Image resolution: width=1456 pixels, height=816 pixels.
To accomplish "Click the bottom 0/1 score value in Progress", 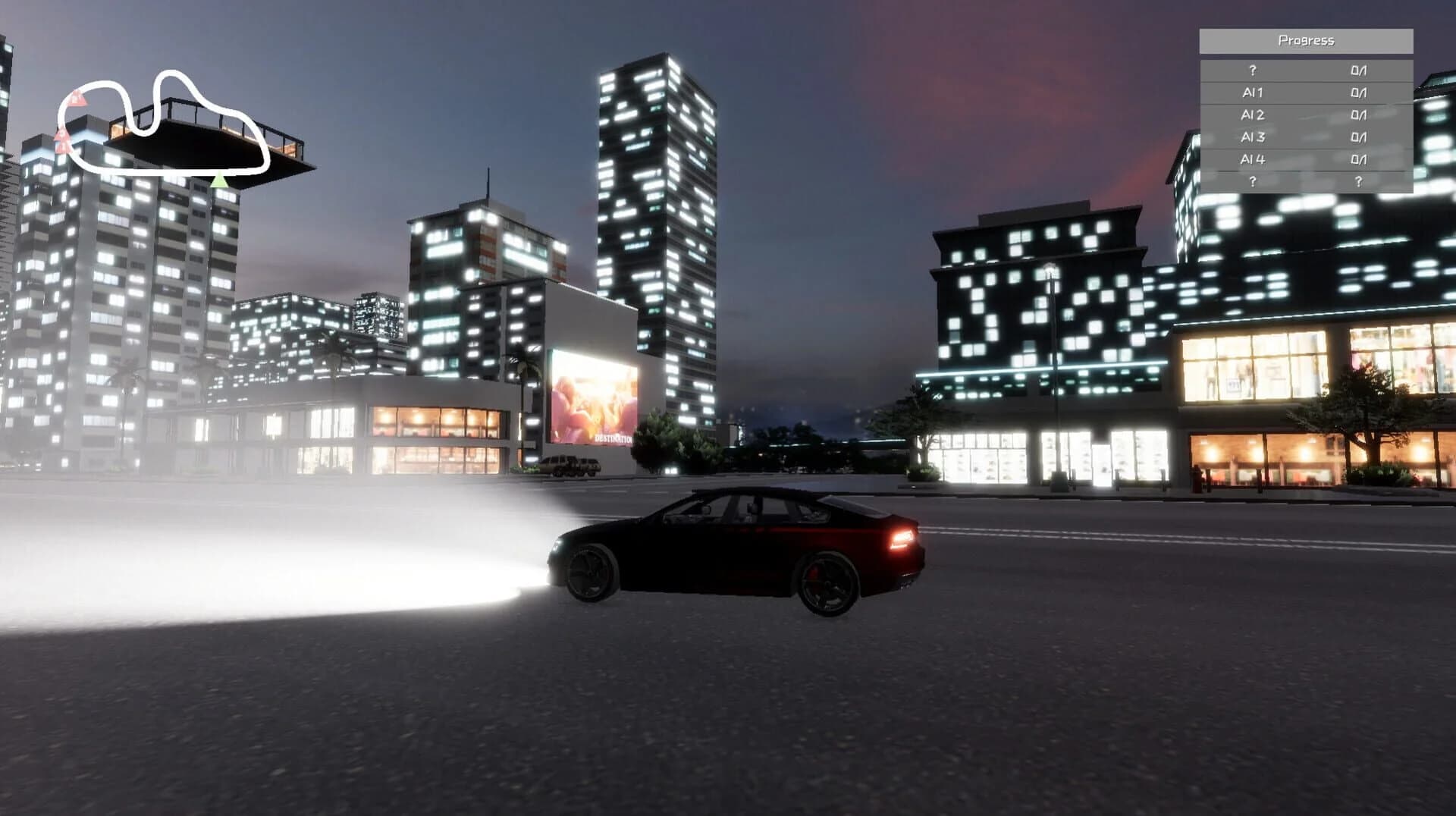I will click(x=1360, y=180).
